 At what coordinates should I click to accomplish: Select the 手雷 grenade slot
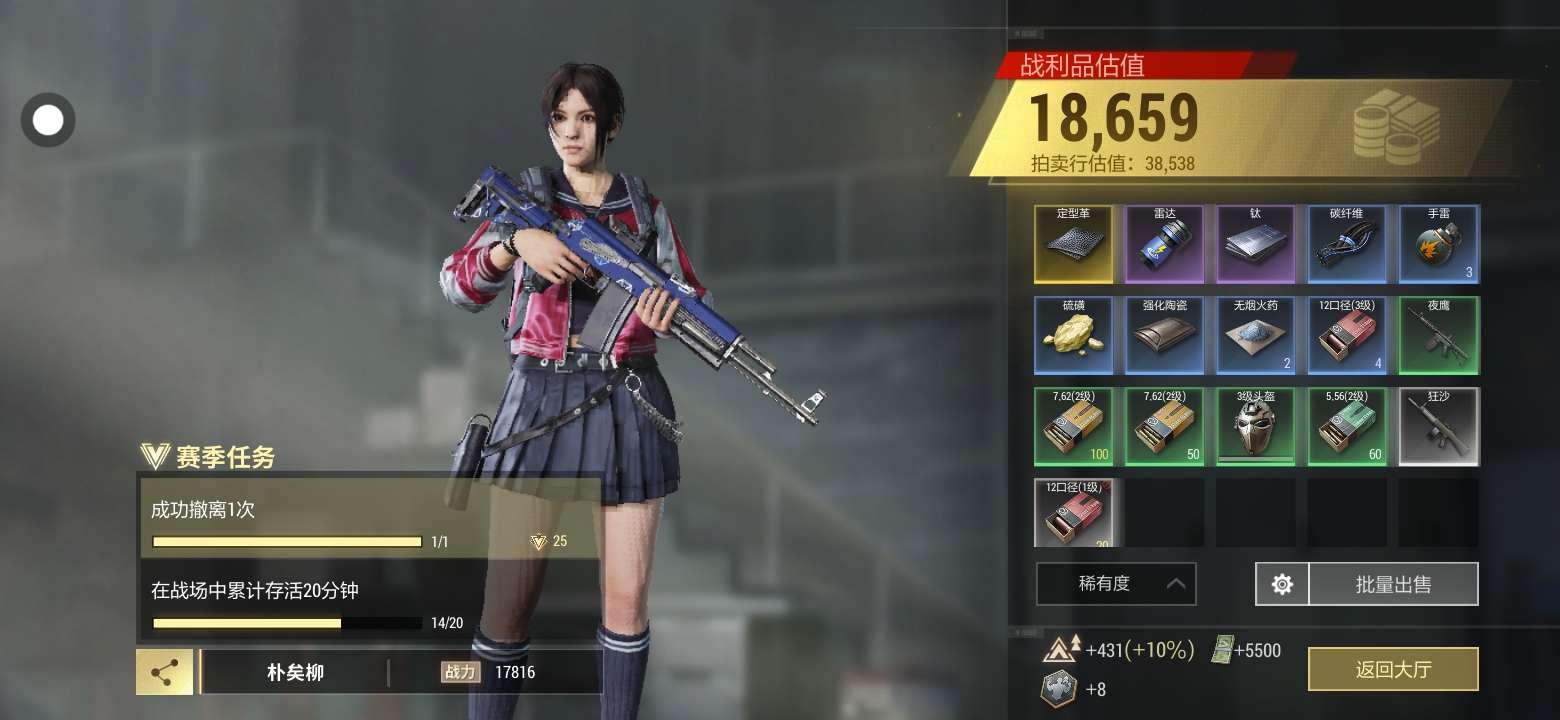coord(1438,244)
